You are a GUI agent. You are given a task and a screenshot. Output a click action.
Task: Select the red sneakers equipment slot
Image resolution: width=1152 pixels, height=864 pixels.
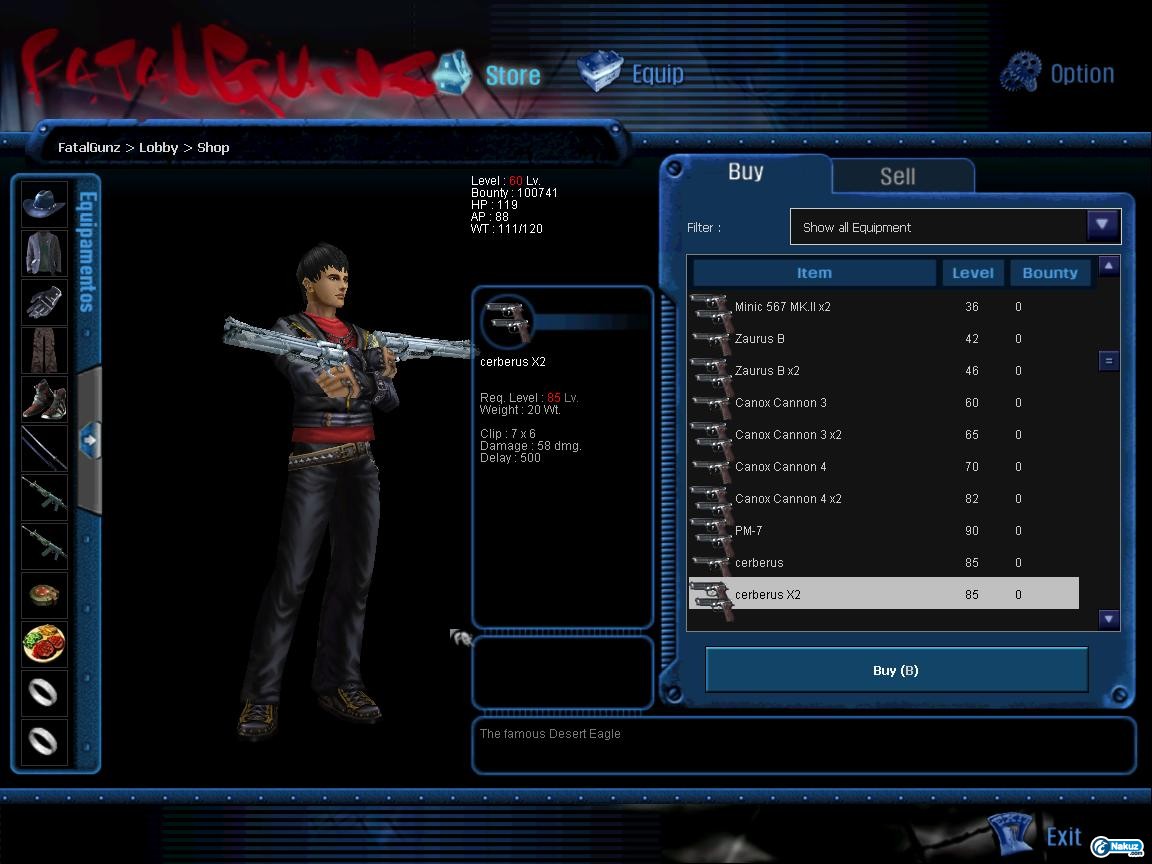click(44, 399)
